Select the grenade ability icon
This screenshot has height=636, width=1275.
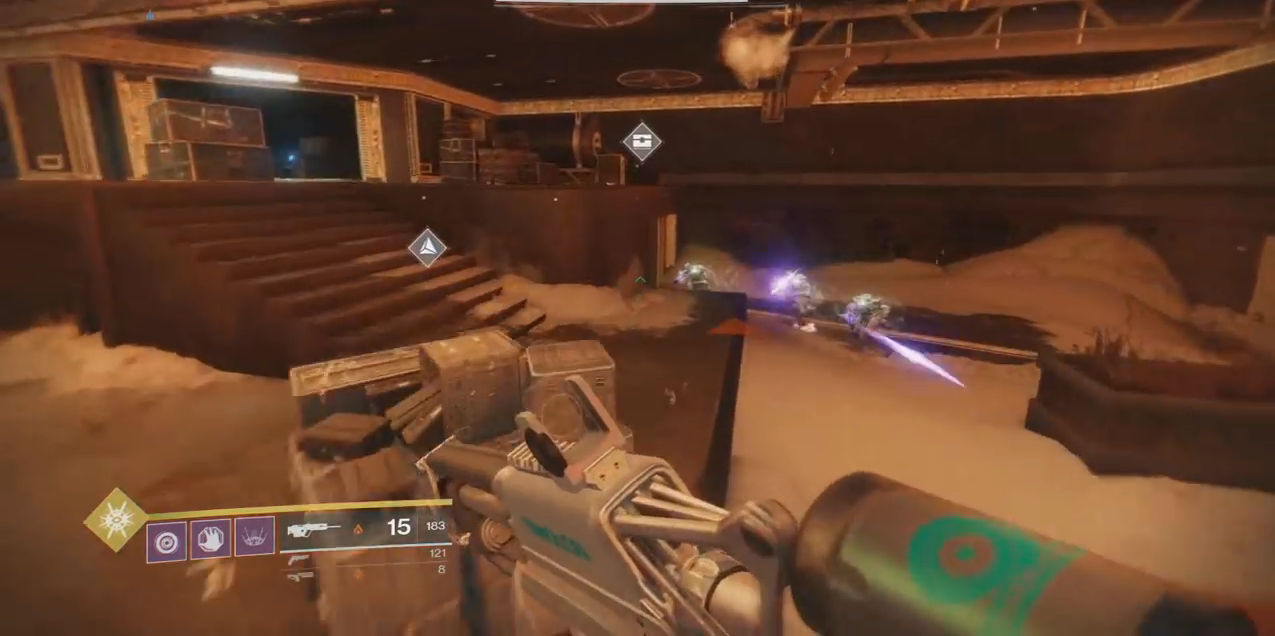(x=166, y=541)
